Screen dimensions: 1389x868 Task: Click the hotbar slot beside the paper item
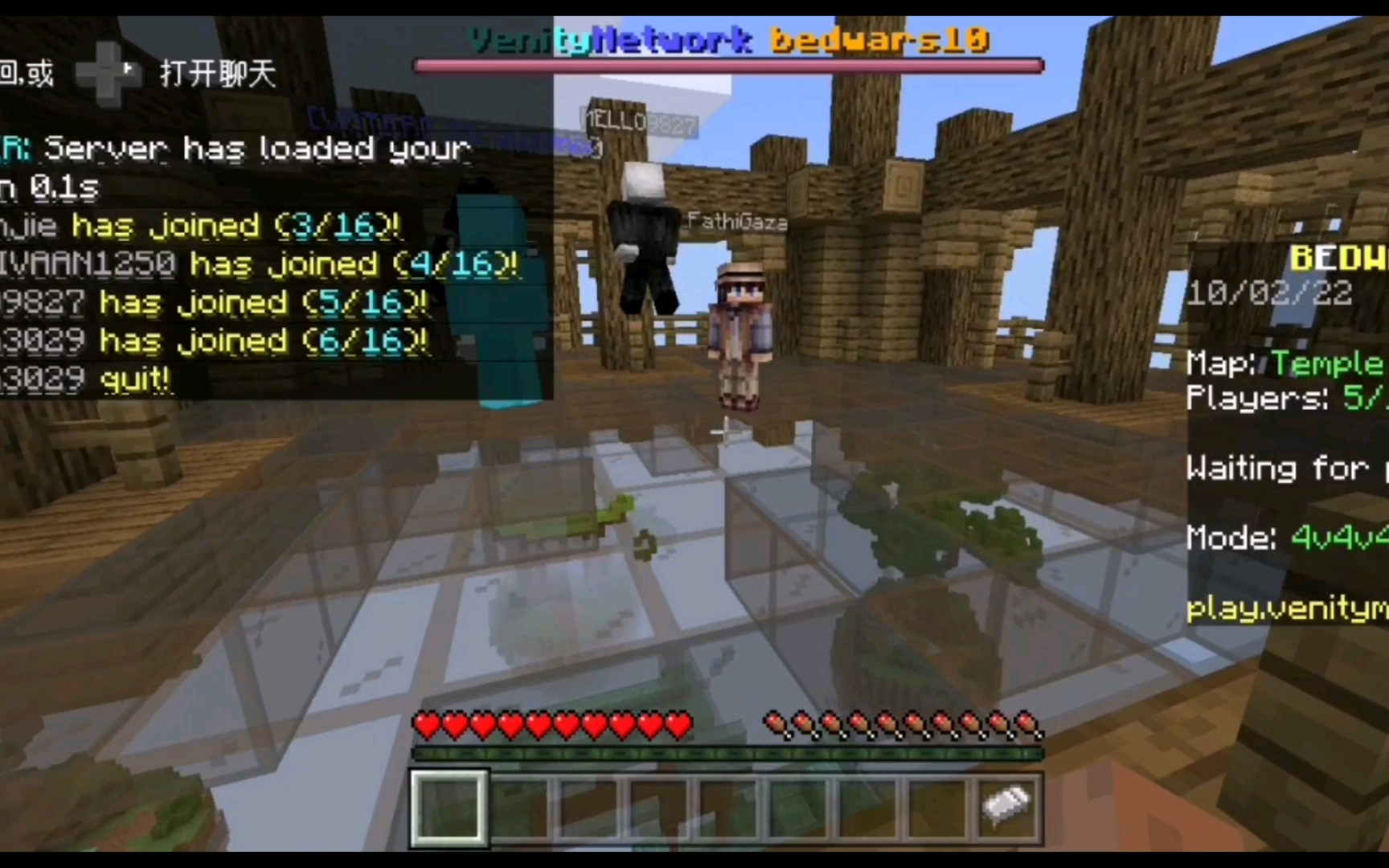[937, 806]
